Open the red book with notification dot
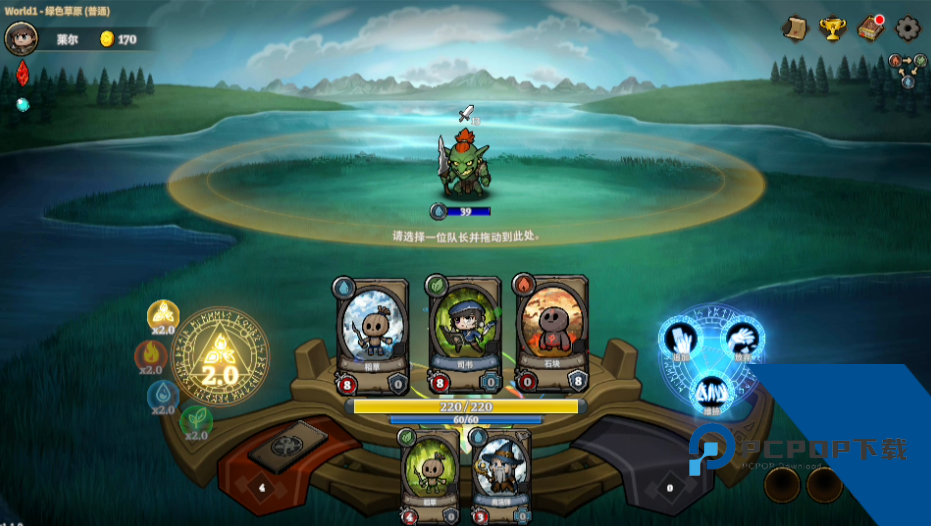The width and height of the screenshot is (931, 526). (870, 28)
